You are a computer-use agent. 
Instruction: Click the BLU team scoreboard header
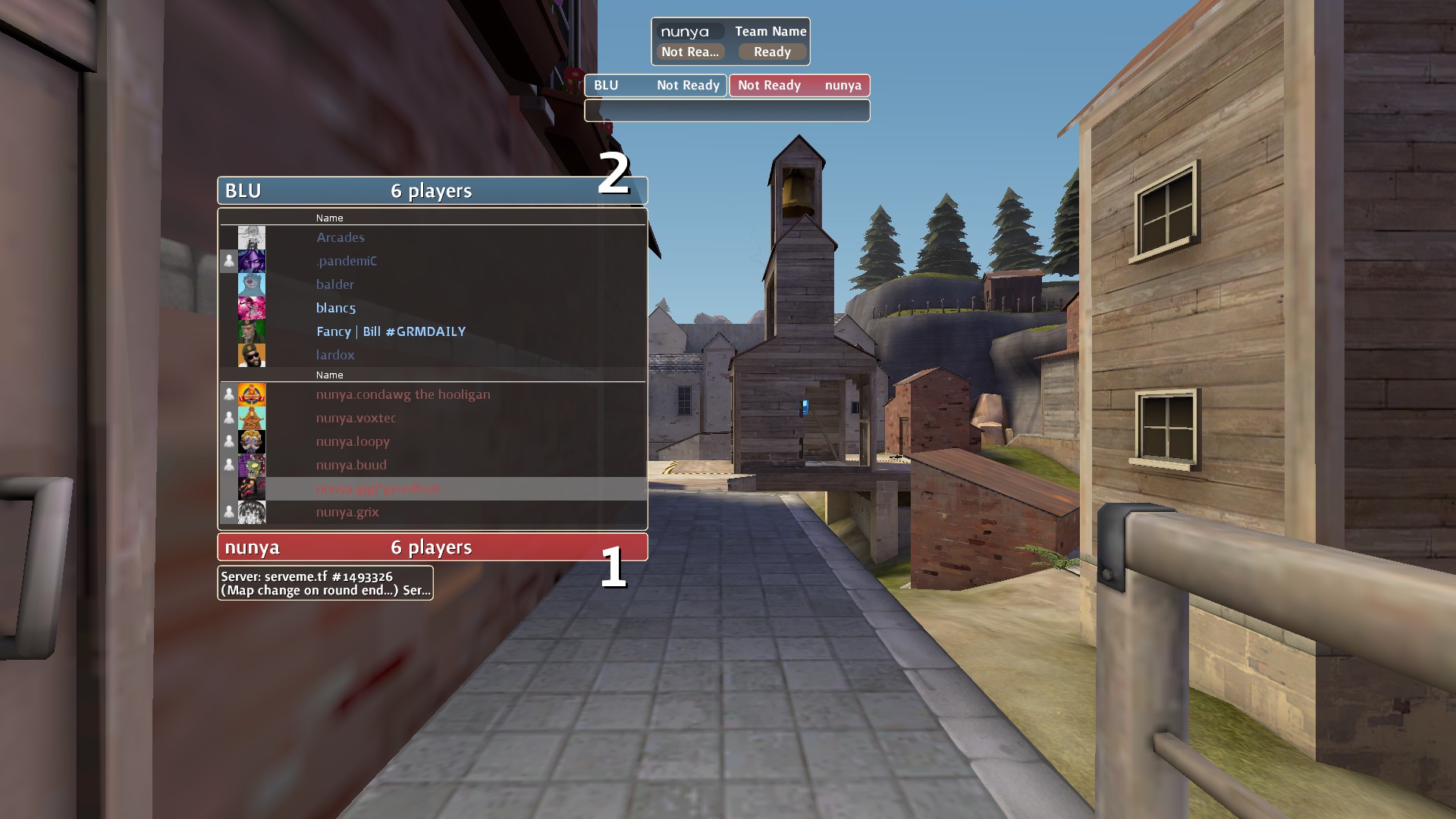[x=432, y=190]
